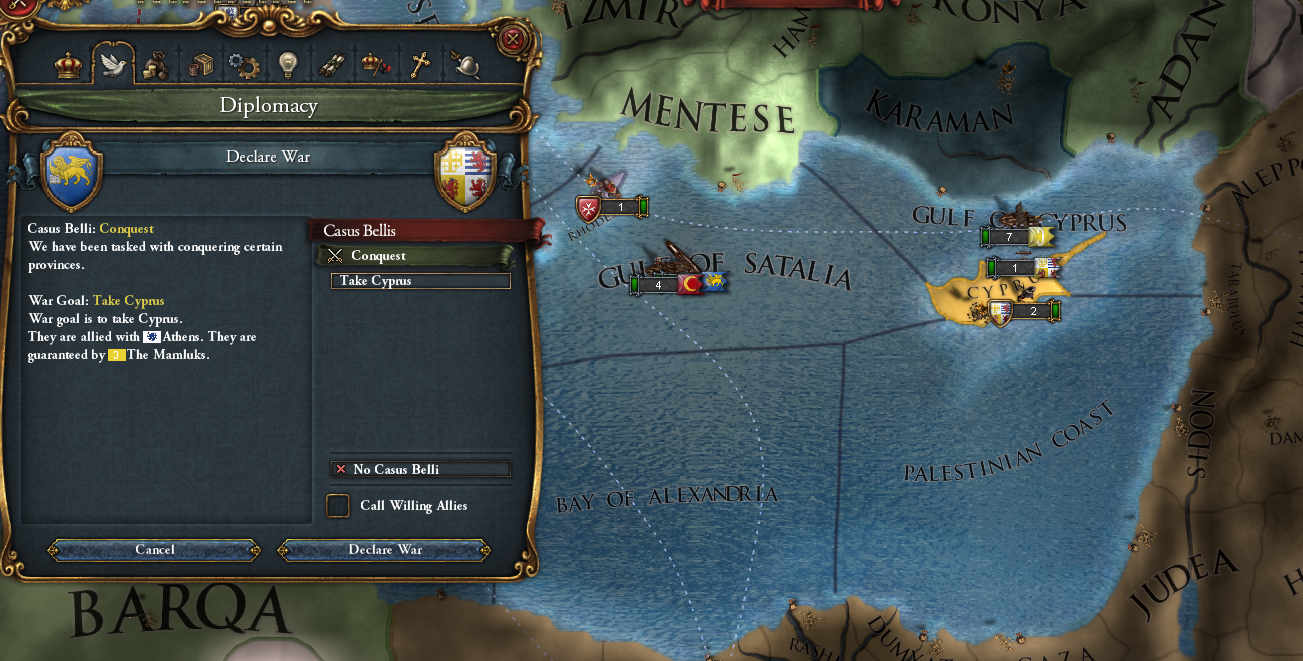The width and height of the screenshot is (1303, 661).
Task: Choose the Take Cyprus war goal
Action: point(420,281)
